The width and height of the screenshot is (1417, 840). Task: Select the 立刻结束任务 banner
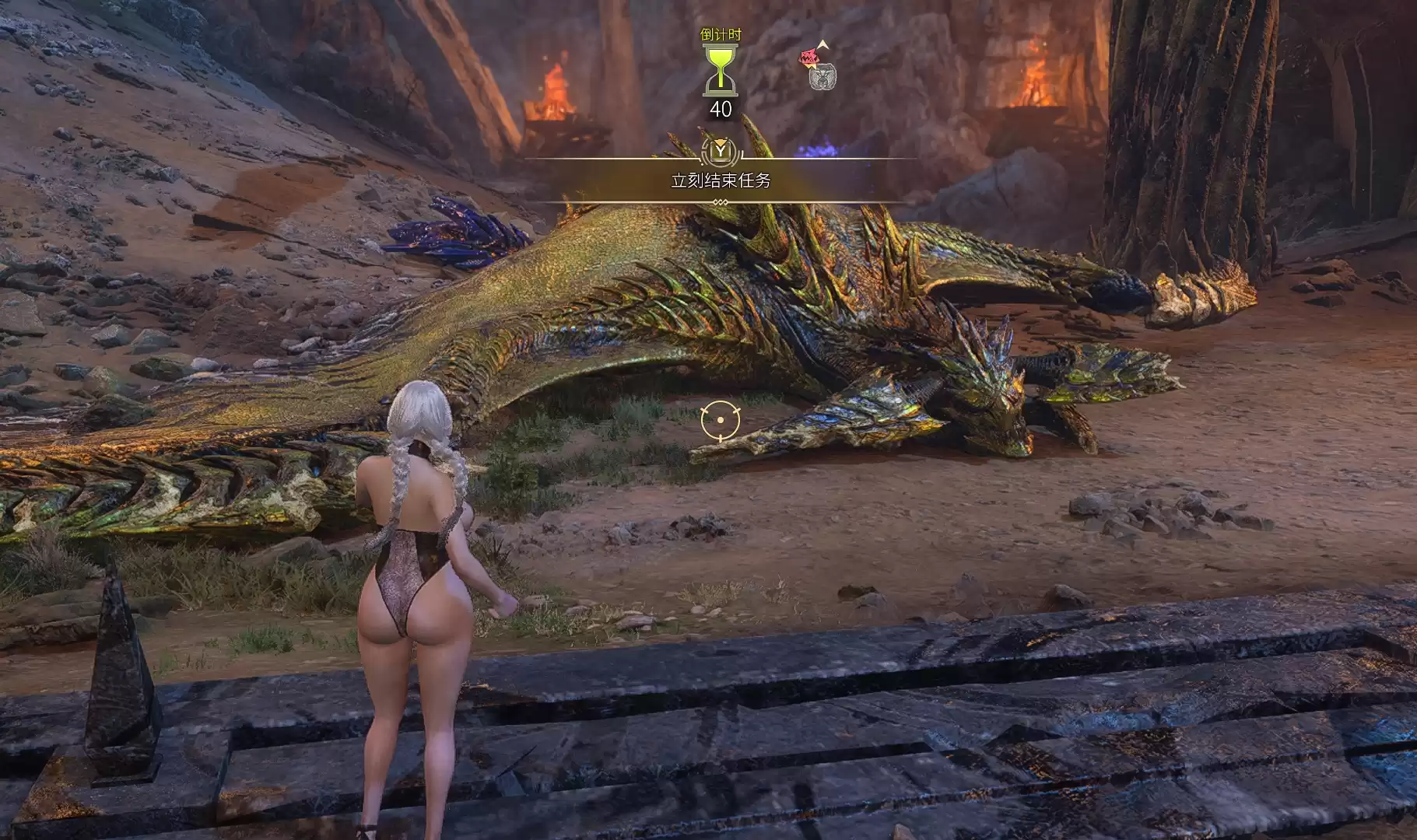coord(721,180)
